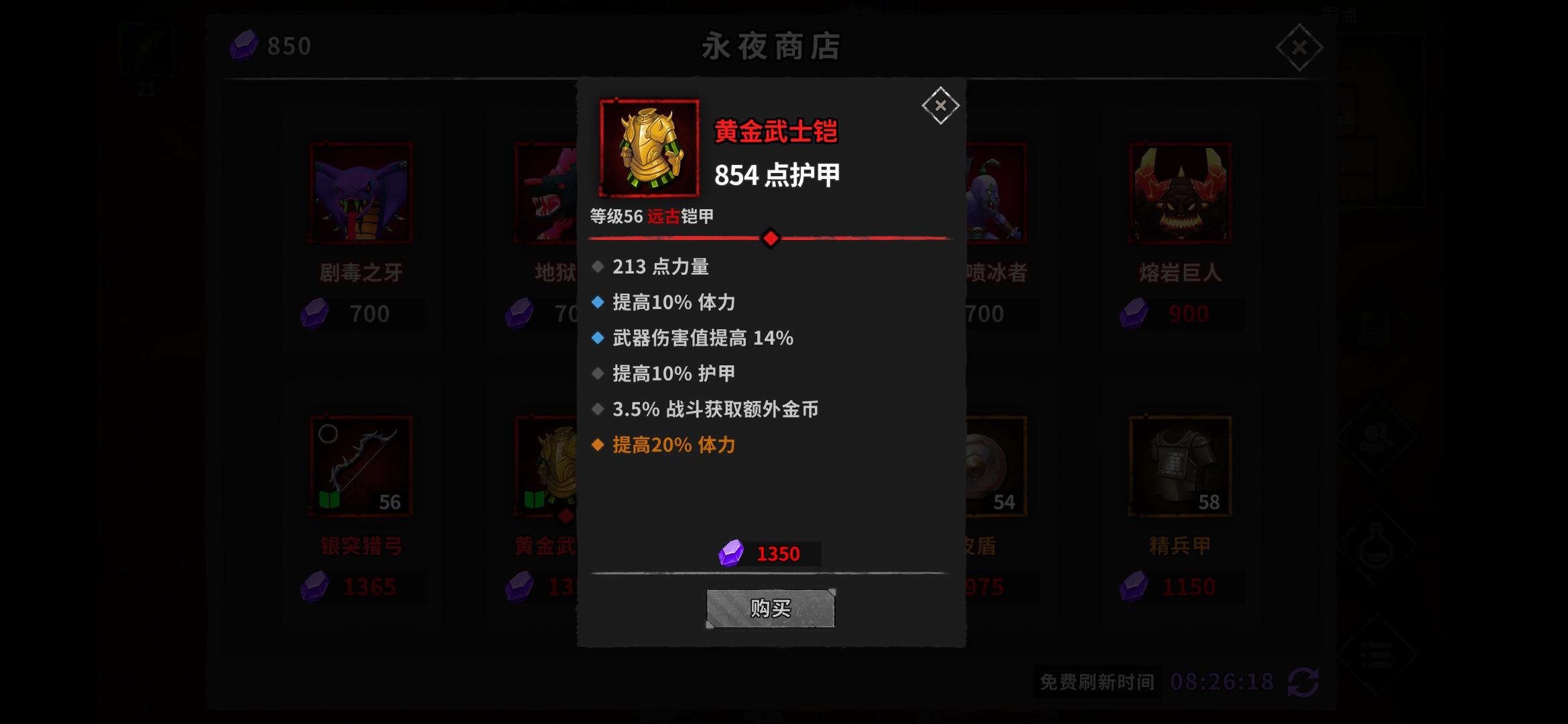Select the 剧毒之牙 item thumbnail

click(360, 193)
